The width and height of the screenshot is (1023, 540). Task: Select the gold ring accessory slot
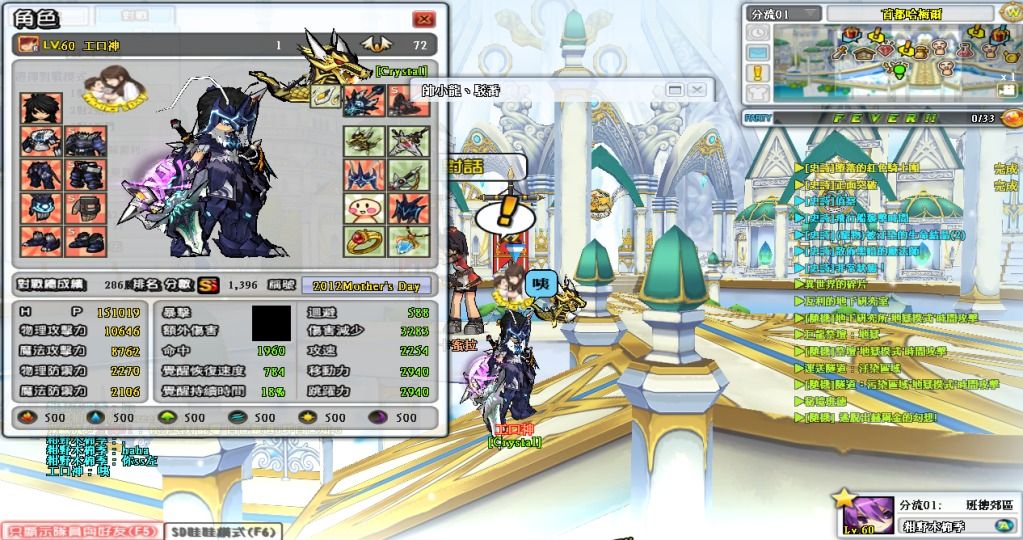364,241
